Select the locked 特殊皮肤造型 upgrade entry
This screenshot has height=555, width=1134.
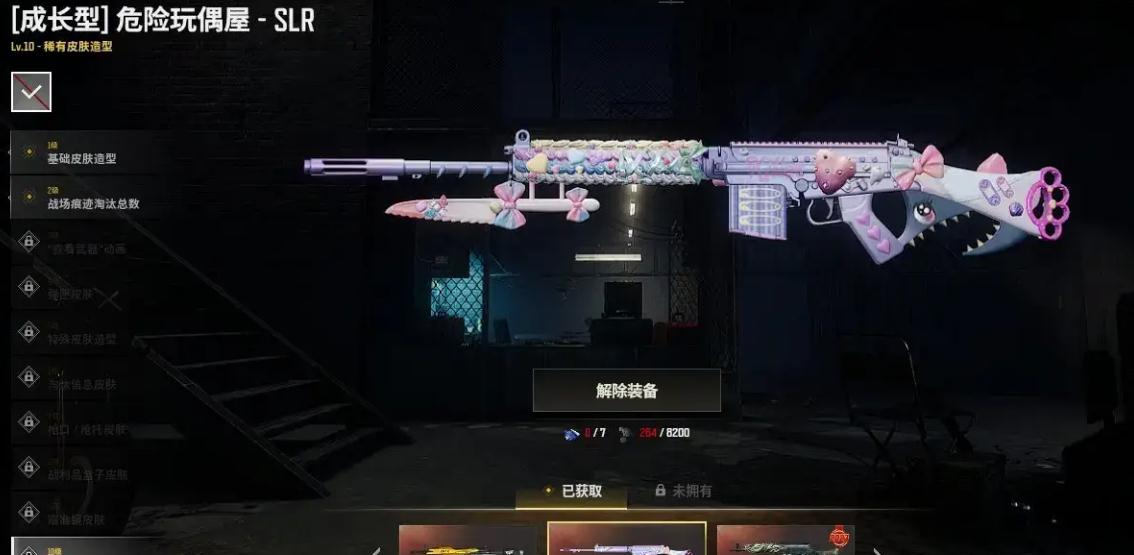[x=80, y=339]
